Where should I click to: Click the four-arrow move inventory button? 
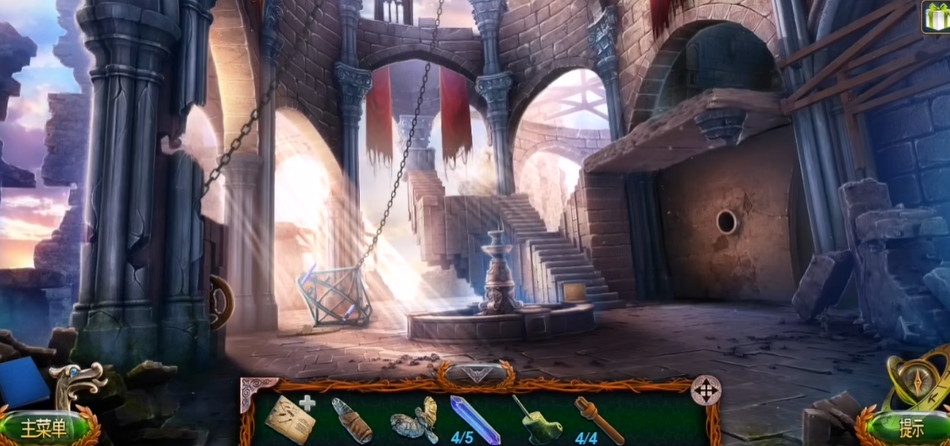[706, 389]
